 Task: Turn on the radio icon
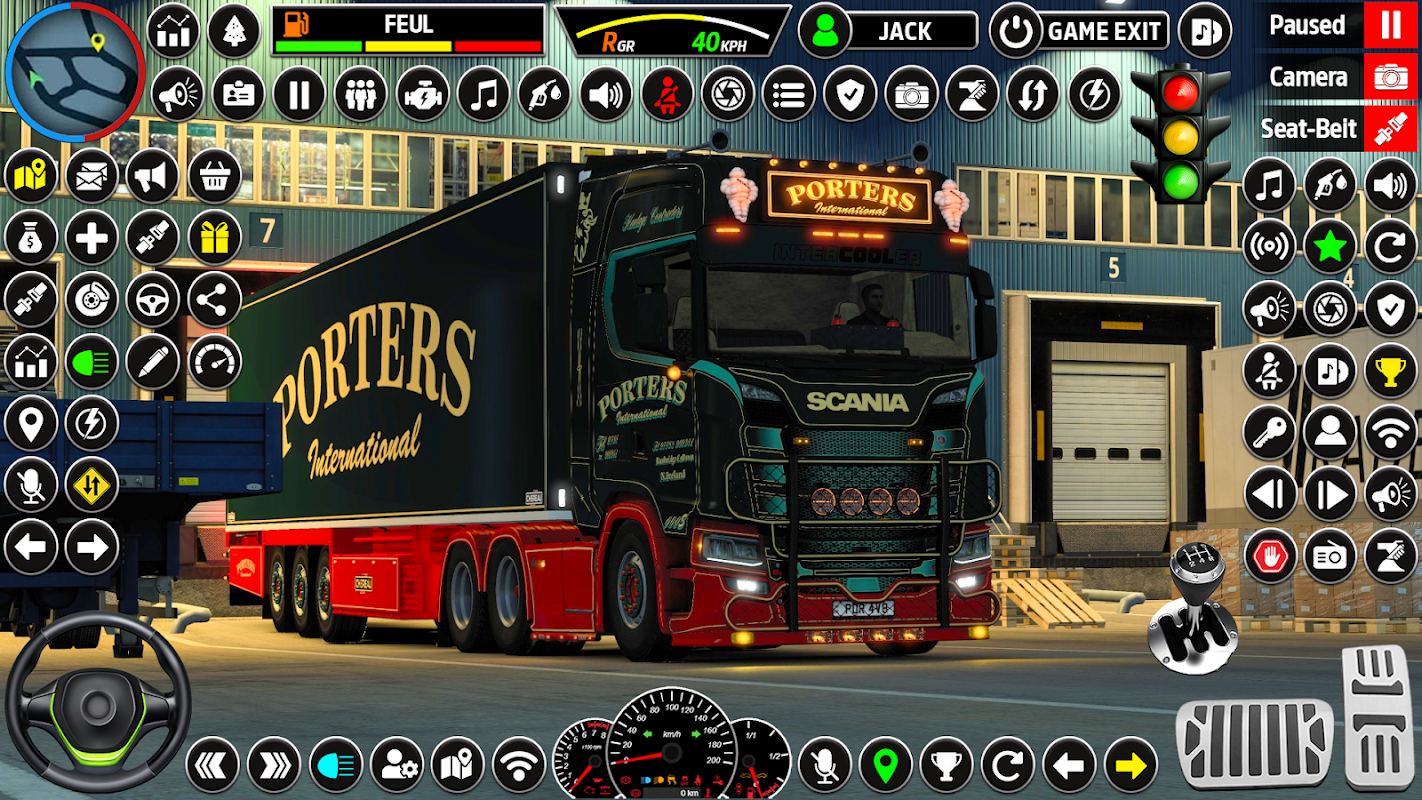(x=1329, y=556)
